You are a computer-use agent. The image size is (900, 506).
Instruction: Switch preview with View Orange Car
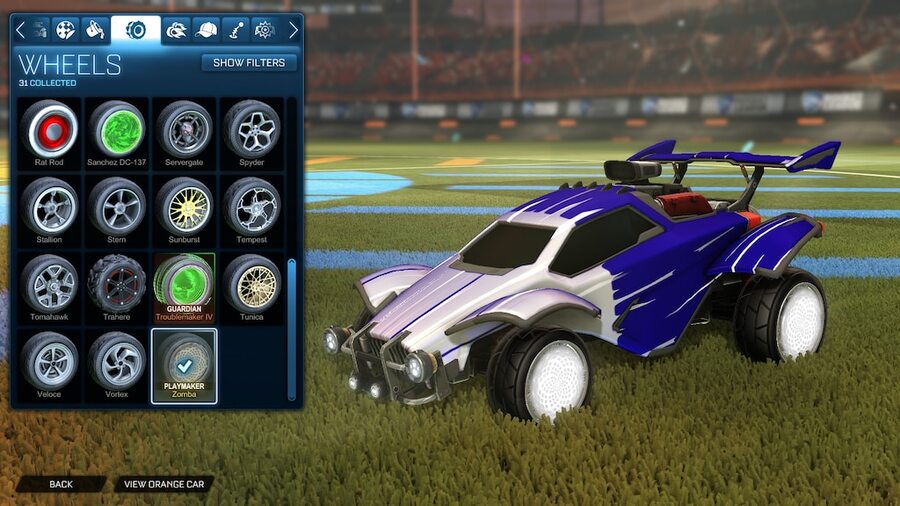click(164, 484)
